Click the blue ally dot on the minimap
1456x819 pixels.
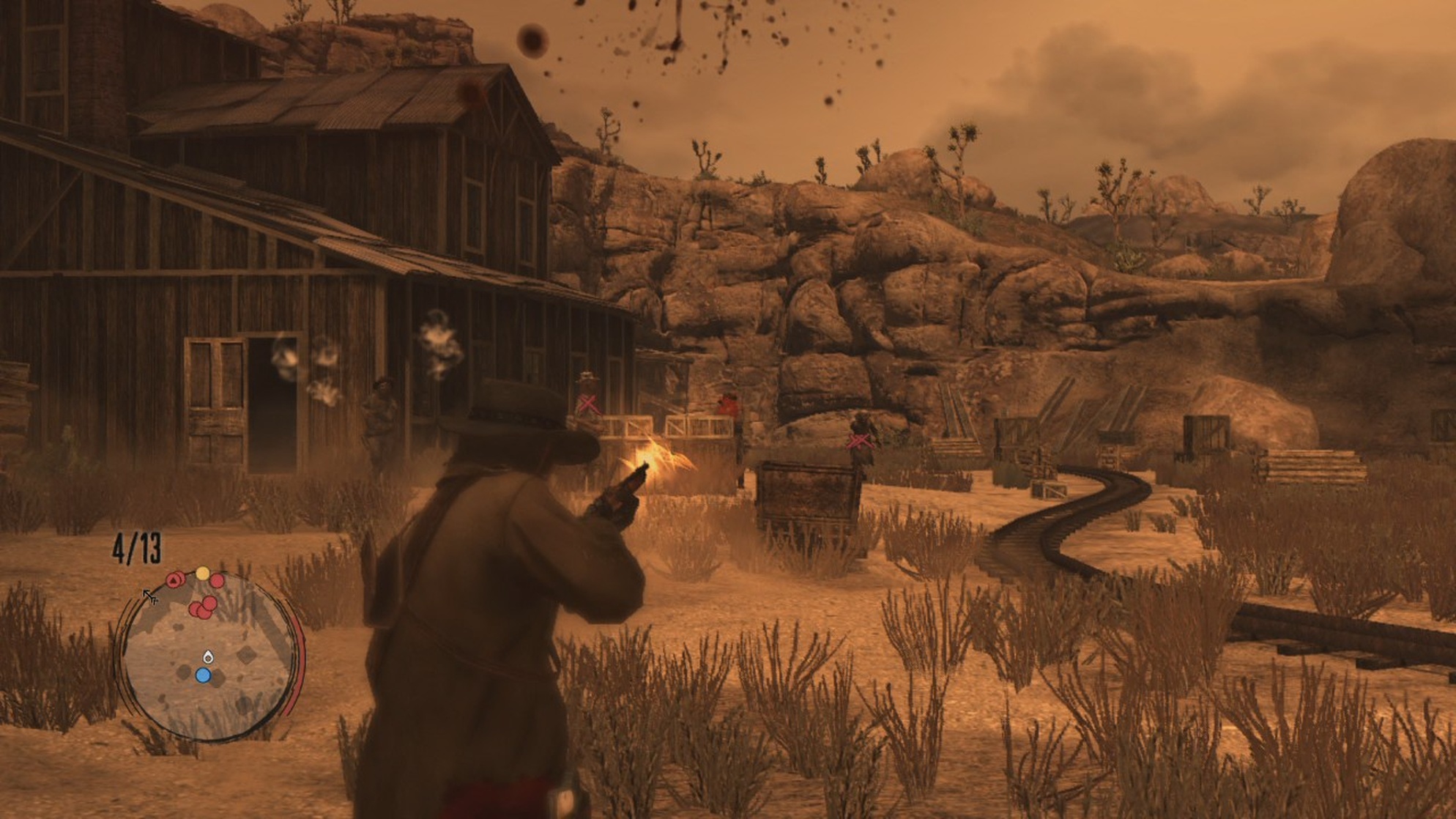tap(204, 675)
